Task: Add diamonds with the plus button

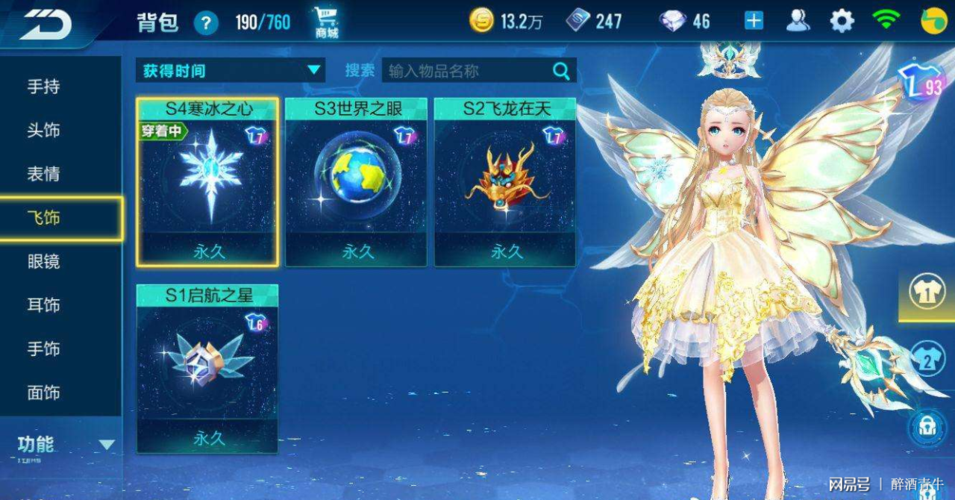Action: (753, 21)
